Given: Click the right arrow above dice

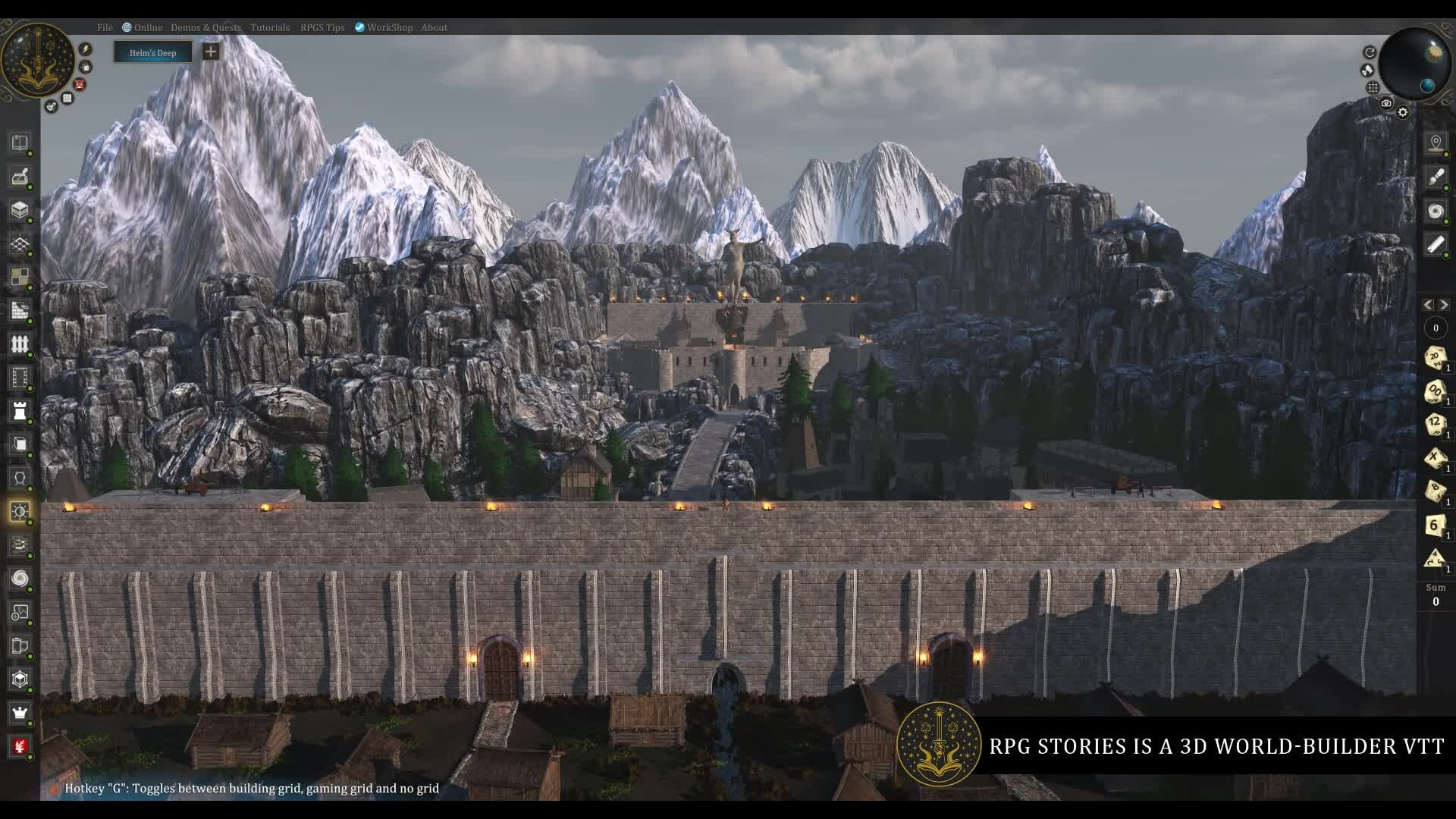Looking at the screenshot, I should coord(1444,305).
